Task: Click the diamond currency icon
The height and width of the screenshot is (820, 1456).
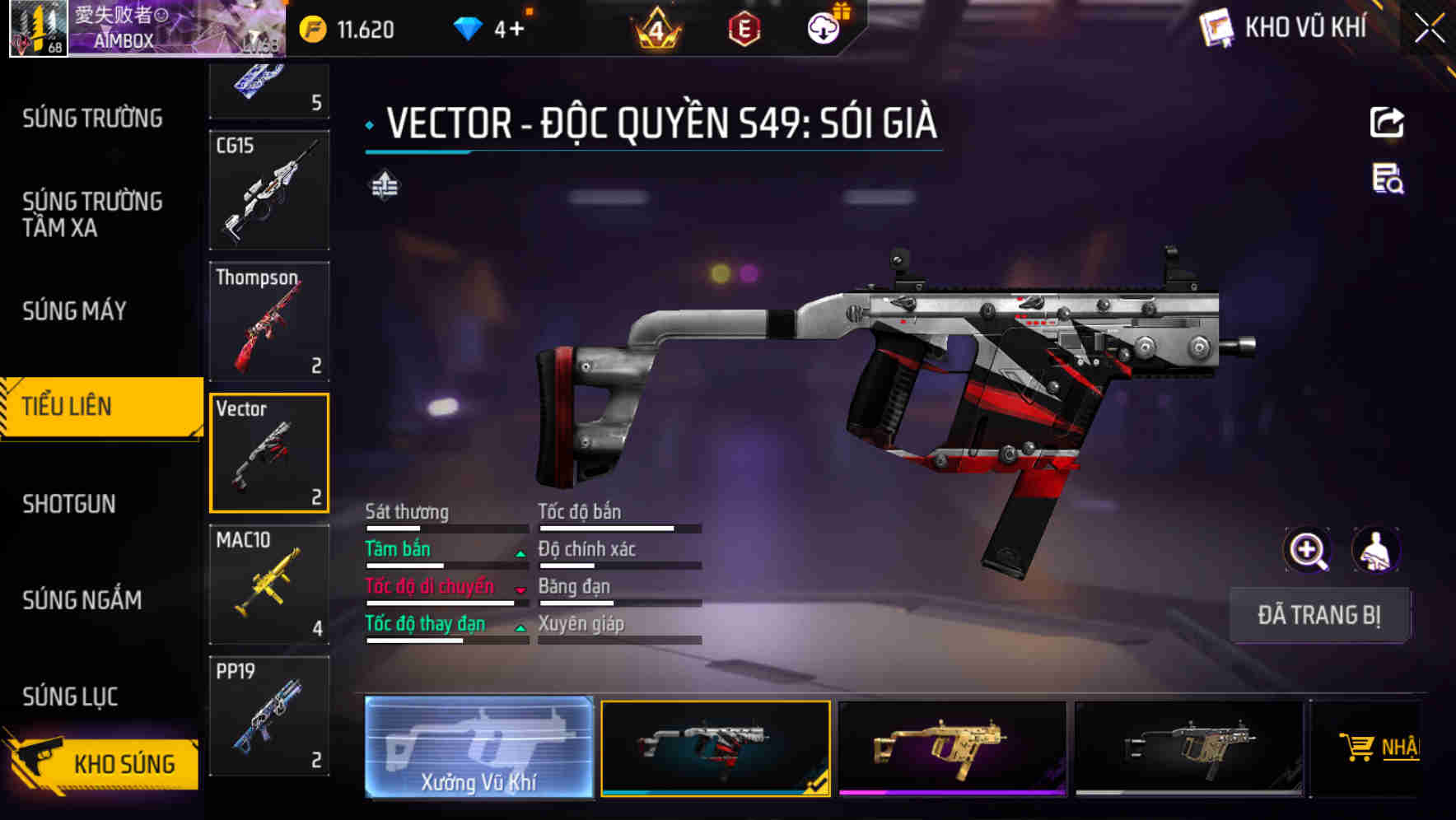Action: point(467,27)
